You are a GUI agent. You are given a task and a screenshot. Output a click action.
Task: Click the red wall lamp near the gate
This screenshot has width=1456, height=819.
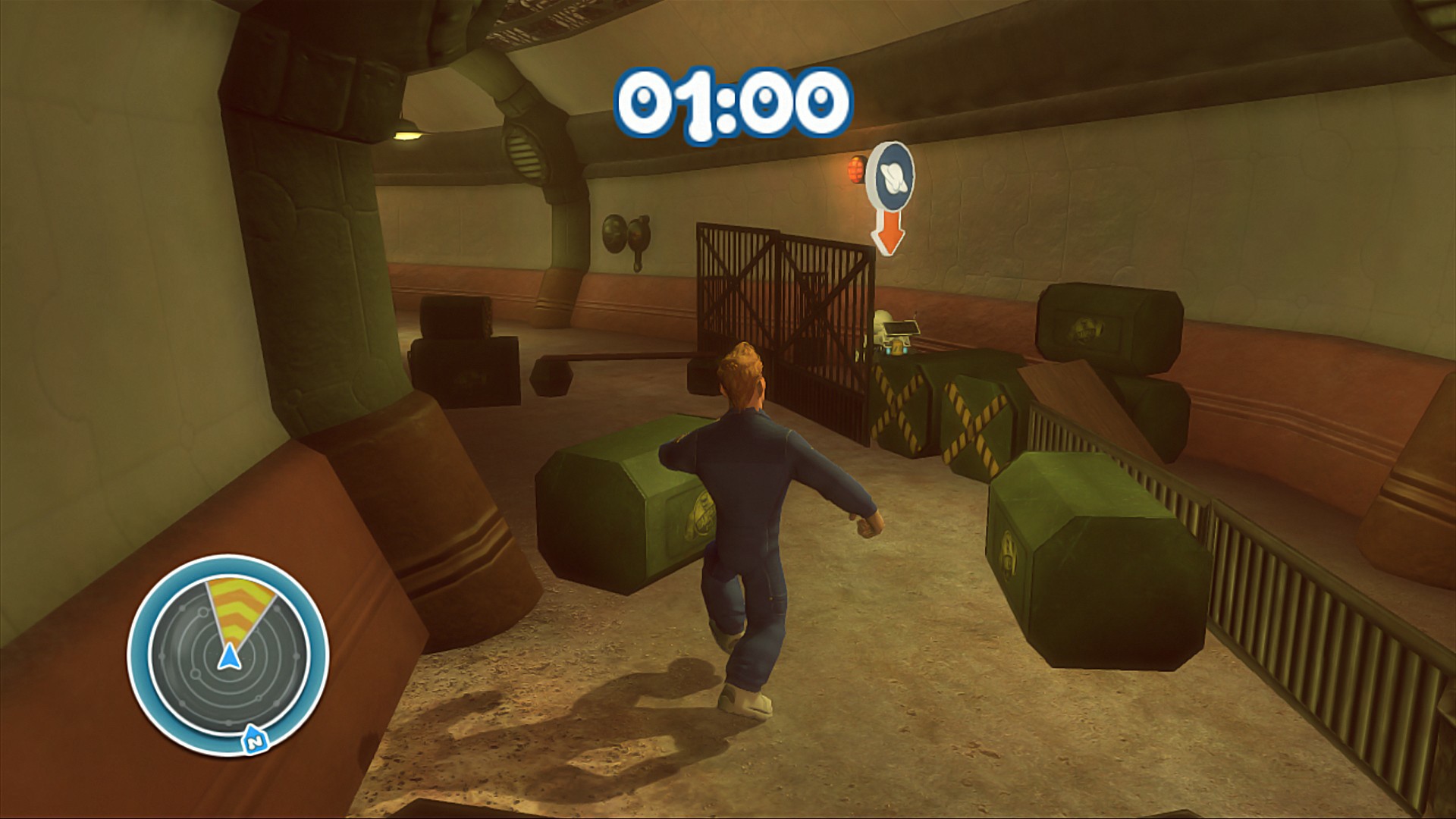(x=855, y=170)
